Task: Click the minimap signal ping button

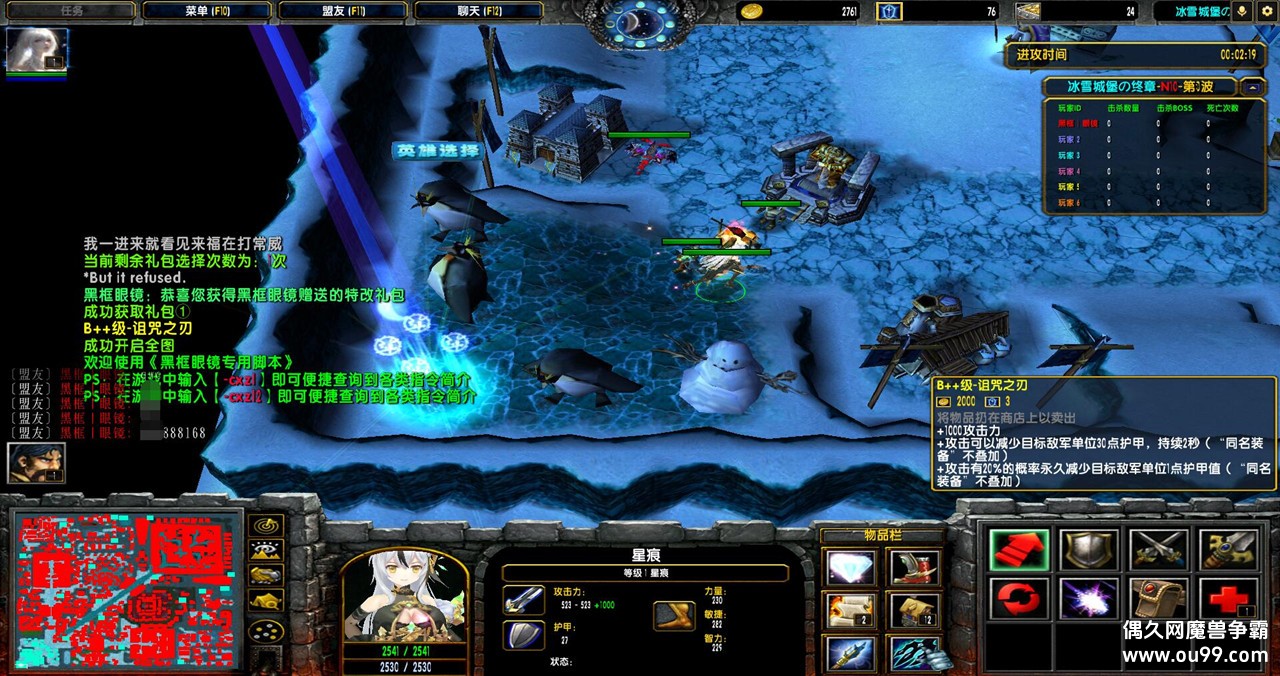Action: (266, 525)
